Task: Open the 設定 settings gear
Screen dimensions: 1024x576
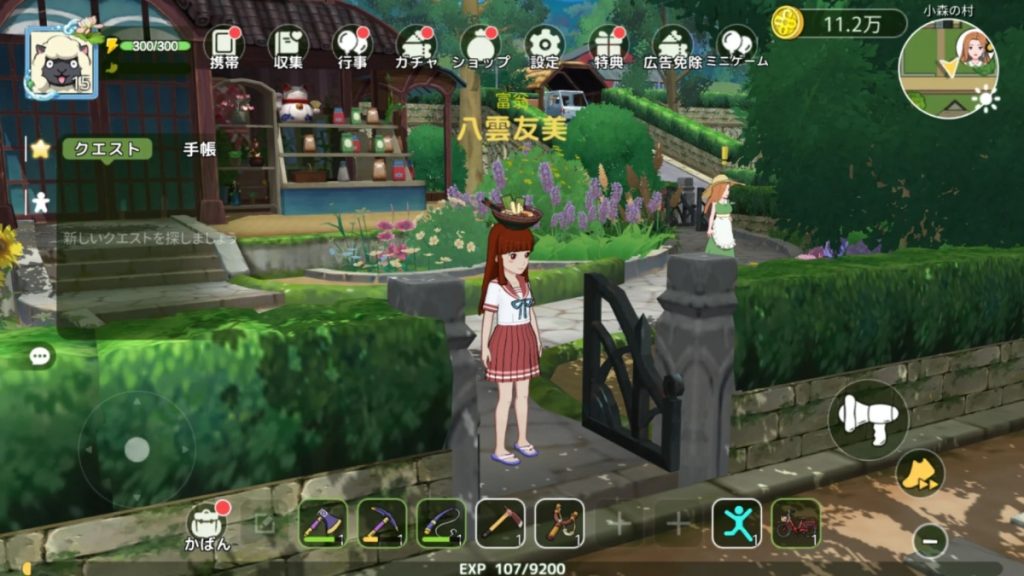Action: (545, 45)
